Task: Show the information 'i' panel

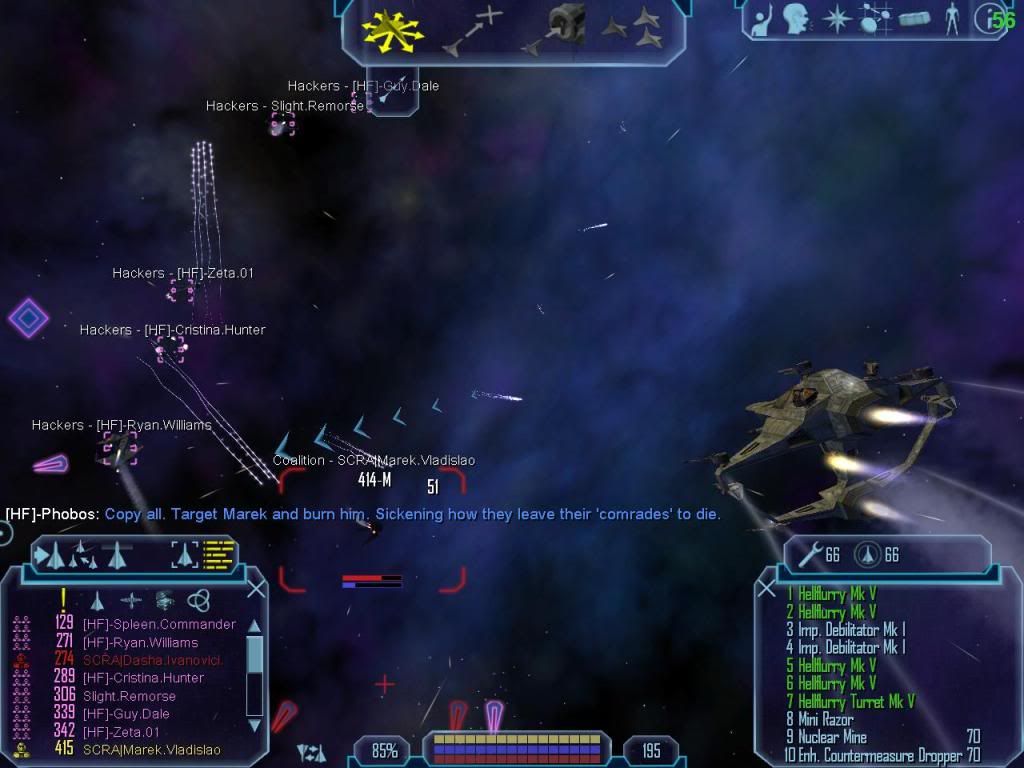Action: point(990,18)
